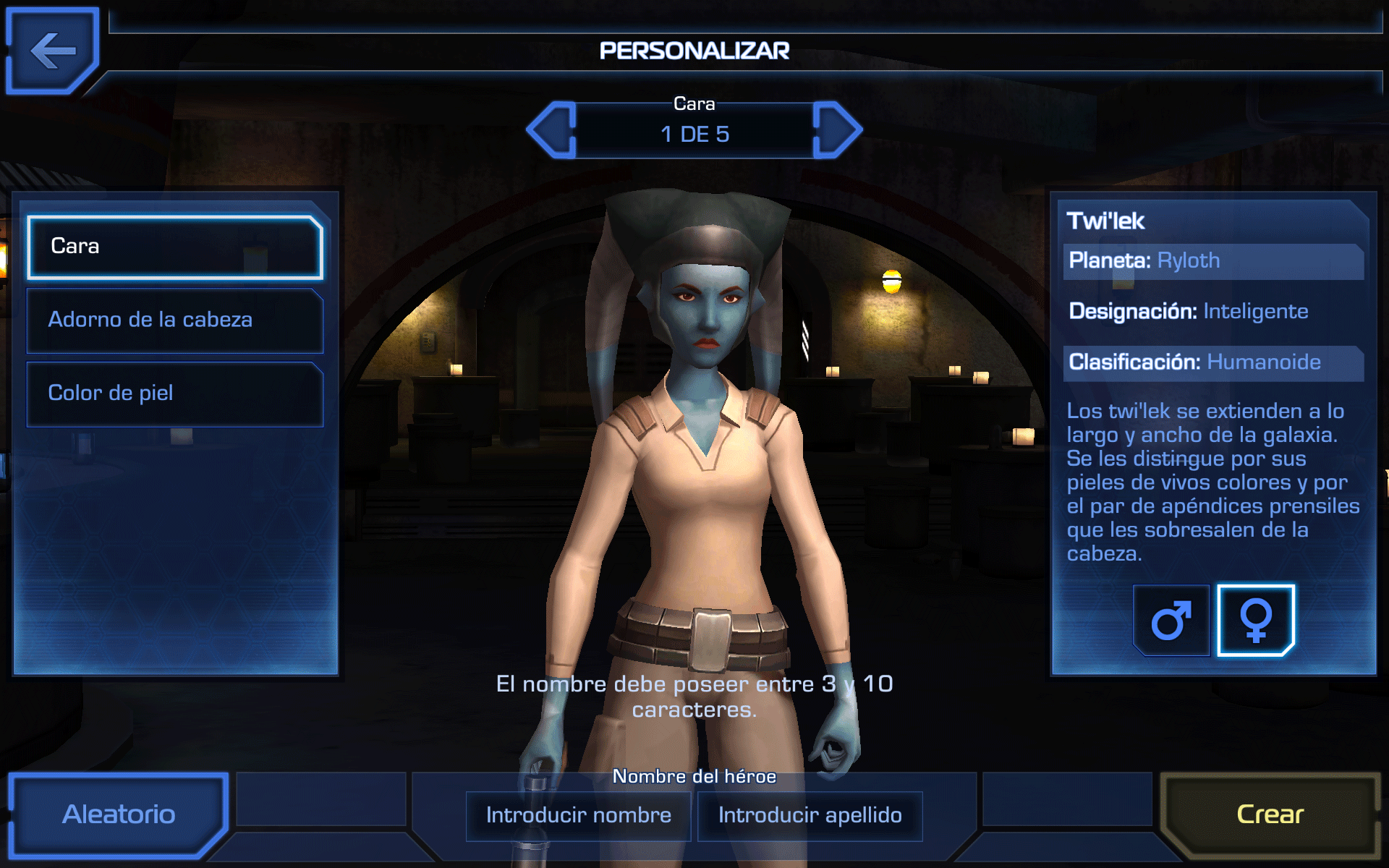Select the female gender icon
The height and width of the screenshot is (868, 1389).
click(x=1256, y=620)
